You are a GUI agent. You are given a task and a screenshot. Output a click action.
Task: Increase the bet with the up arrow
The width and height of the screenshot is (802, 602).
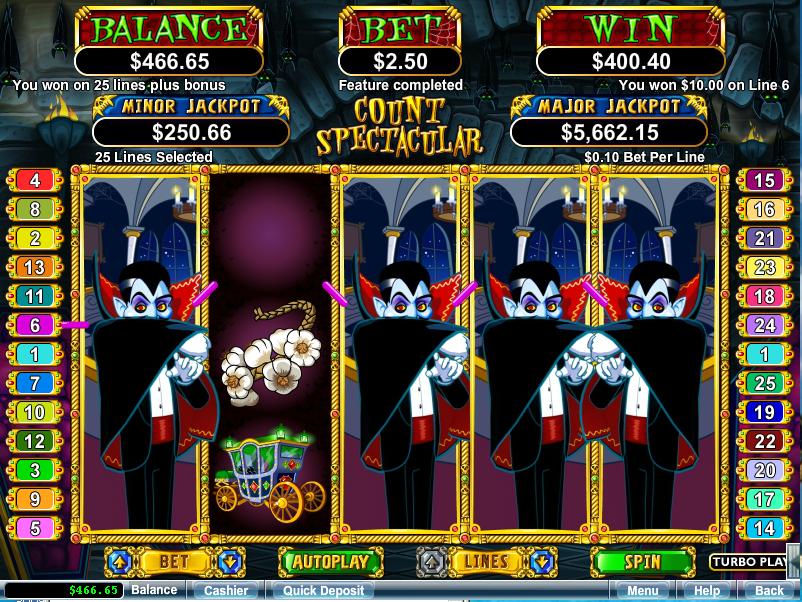[120, 562]
